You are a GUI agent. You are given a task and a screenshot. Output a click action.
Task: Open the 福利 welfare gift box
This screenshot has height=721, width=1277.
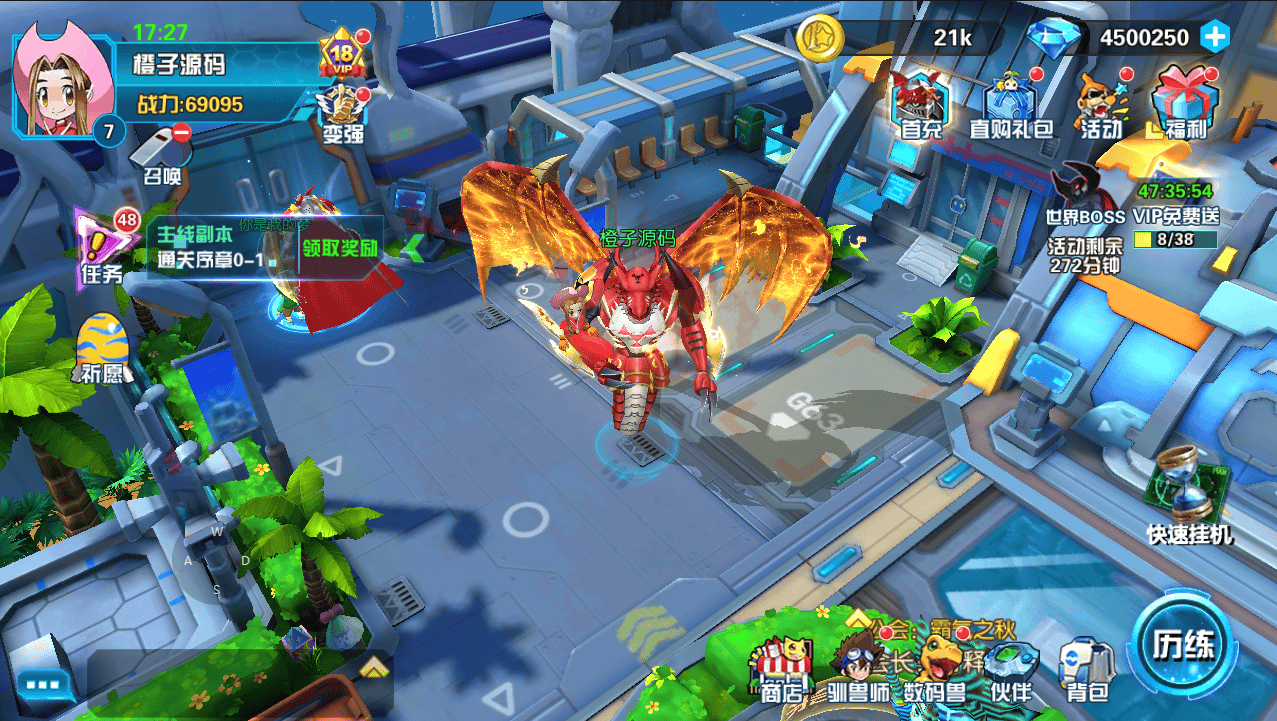pyautogui.click(x=1186, y=102)
